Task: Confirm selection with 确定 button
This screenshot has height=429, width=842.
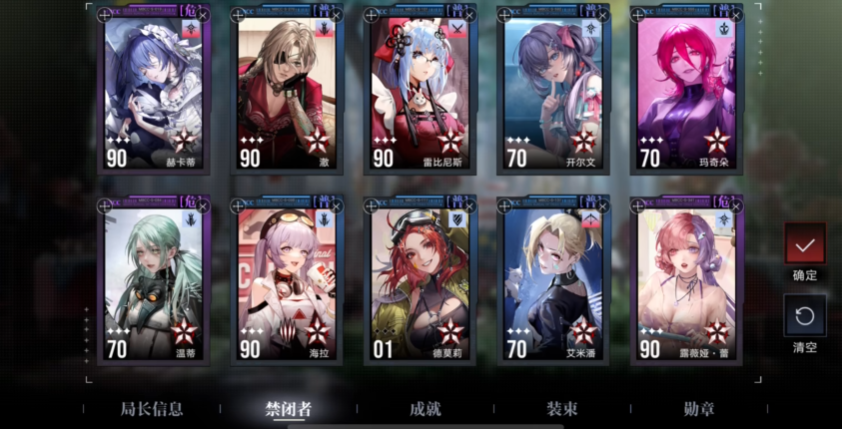Action: click(x=805, y=244)
